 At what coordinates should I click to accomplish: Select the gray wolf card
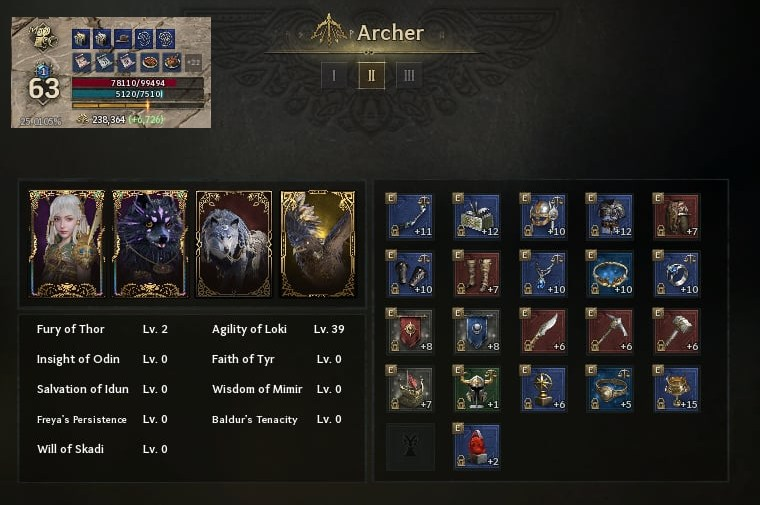[x=234, y=243]
